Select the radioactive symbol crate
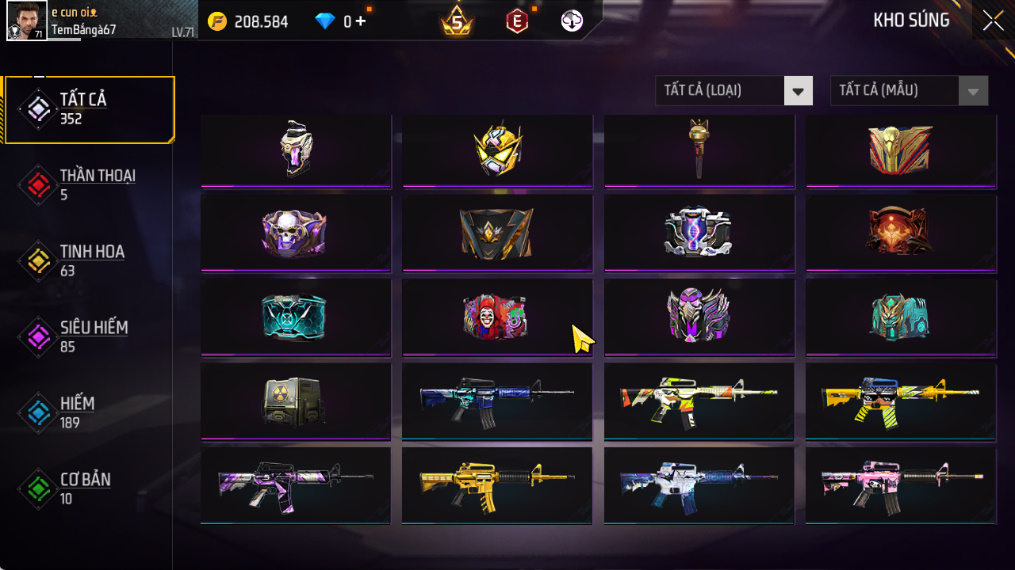Viewport: 1015px width, 570px height. [295, 401]
